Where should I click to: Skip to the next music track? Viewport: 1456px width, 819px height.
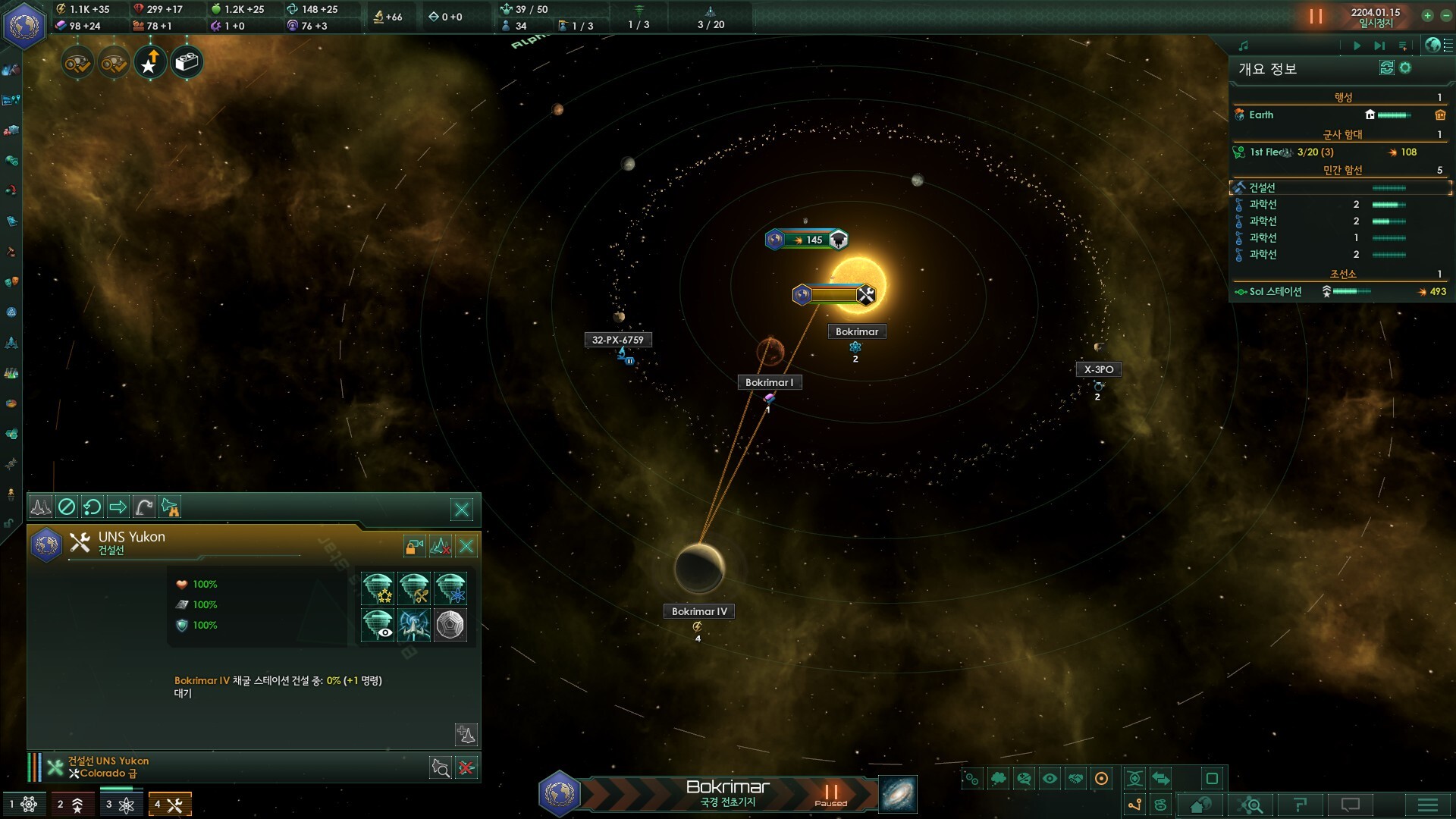coord(1379,46)
